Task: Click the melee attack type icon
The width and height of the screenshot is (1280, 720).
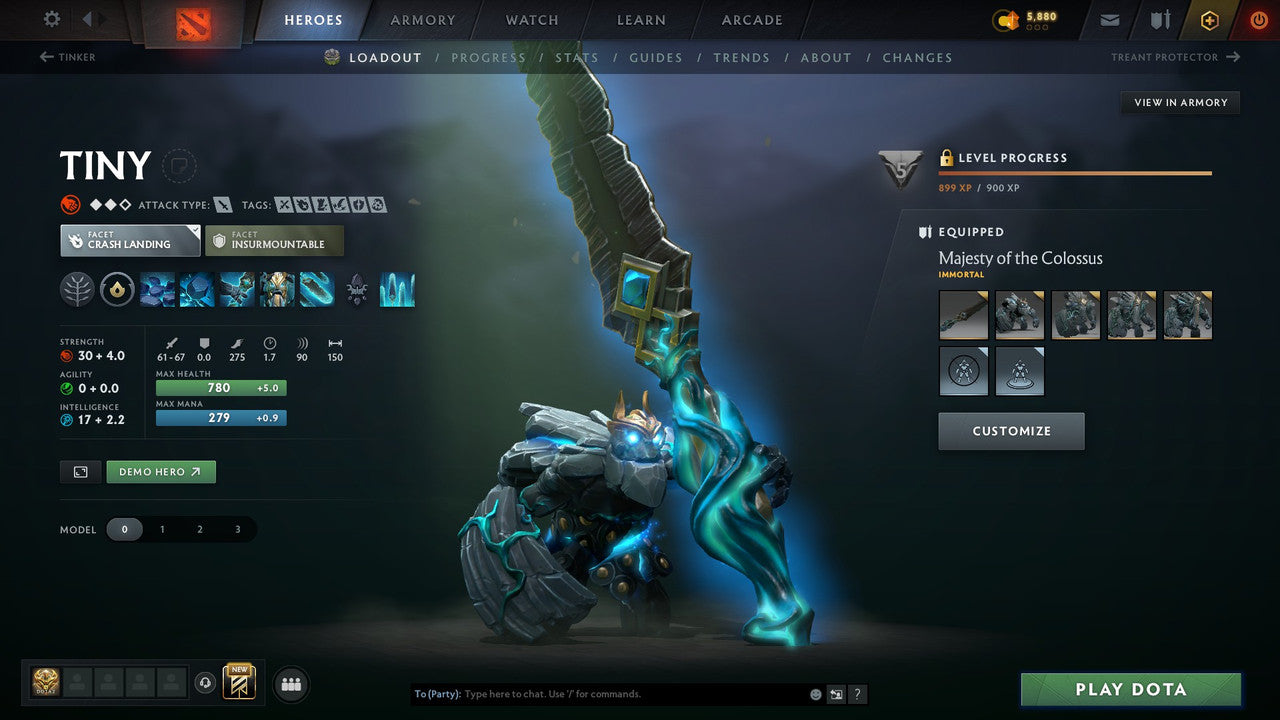Action: pos(219,204)
